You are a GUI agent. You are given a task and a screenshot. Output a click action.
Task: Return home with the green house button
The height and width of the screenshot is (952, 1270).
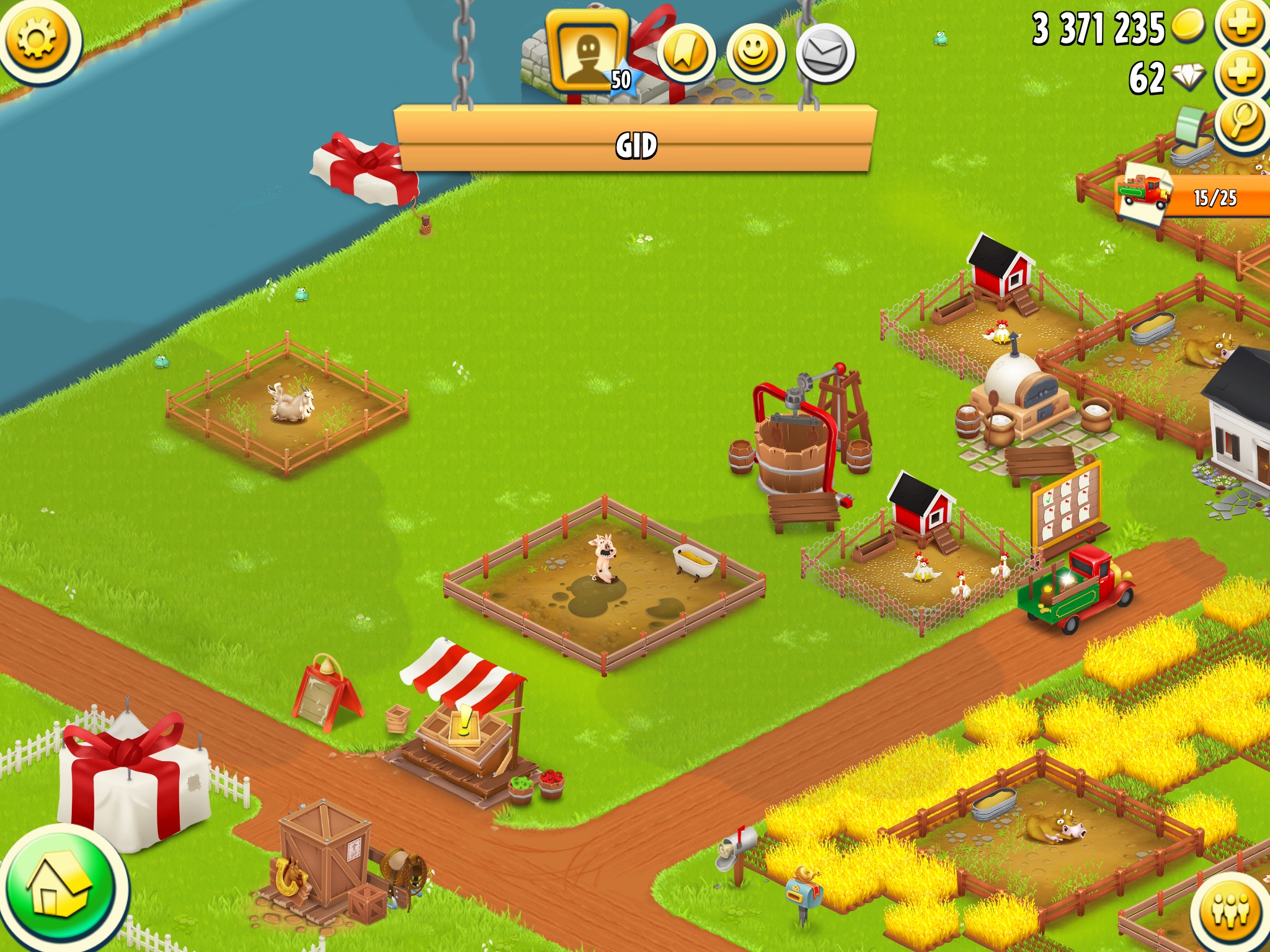point(61,890)
